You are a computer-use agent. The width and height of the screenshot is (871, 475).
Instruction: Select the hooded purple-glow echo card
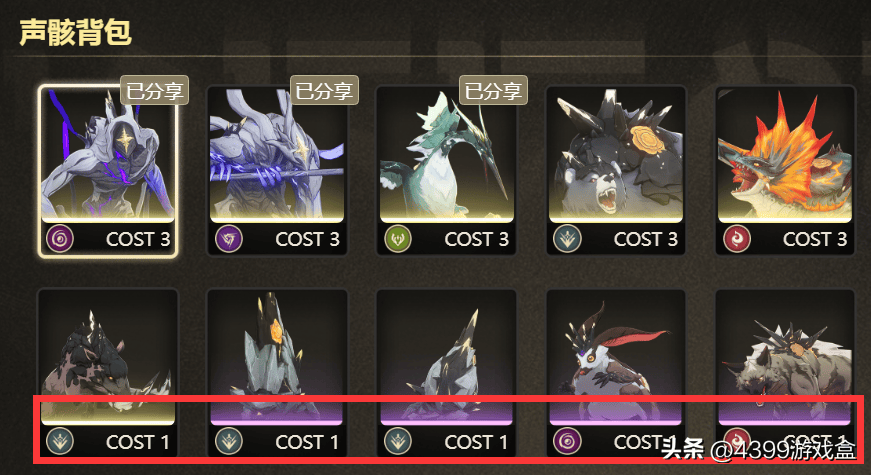click(108, 170)
